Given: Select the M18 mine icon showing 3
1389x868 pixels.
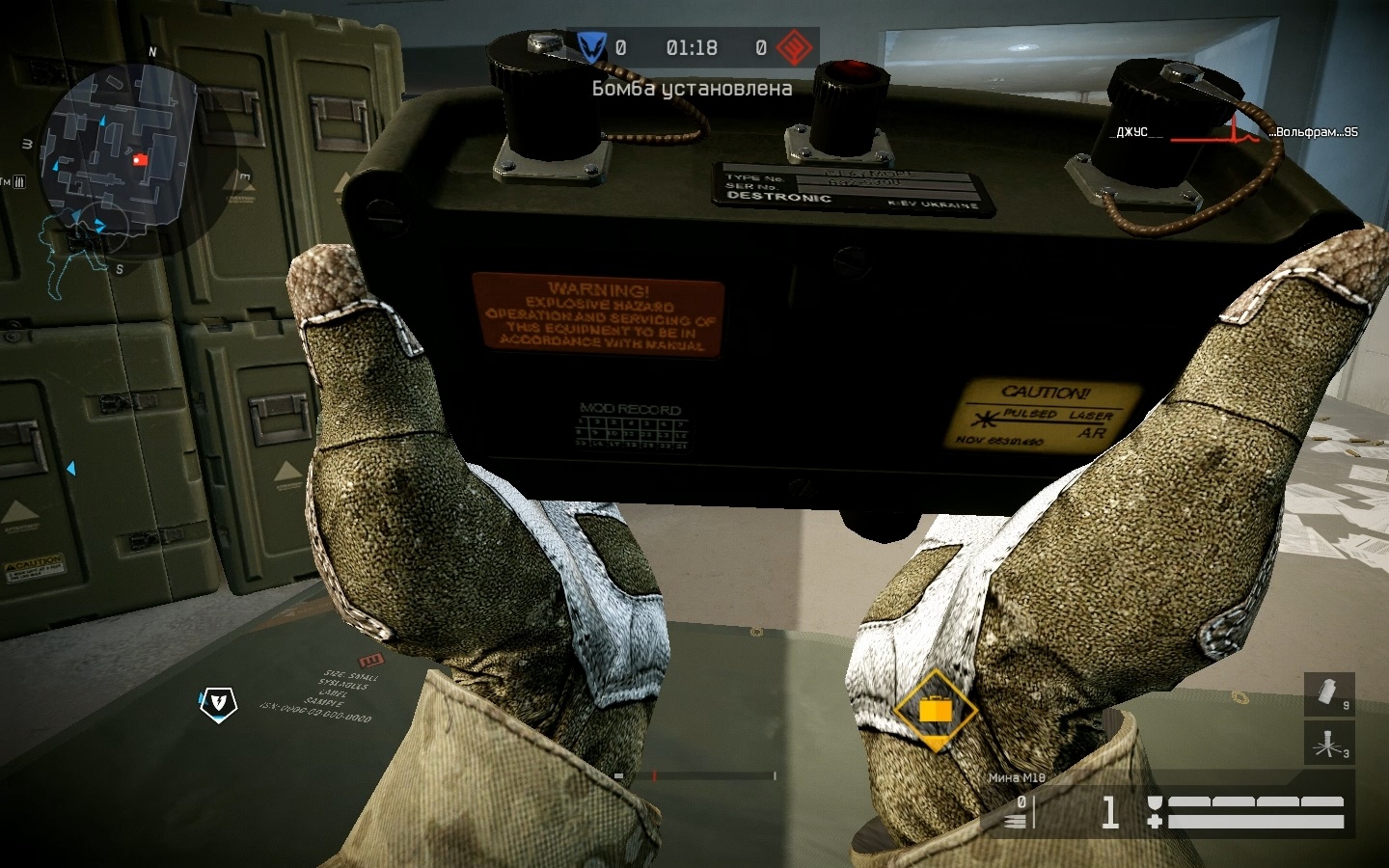Looking at the screenshot, I should [x=1328, y=745].
